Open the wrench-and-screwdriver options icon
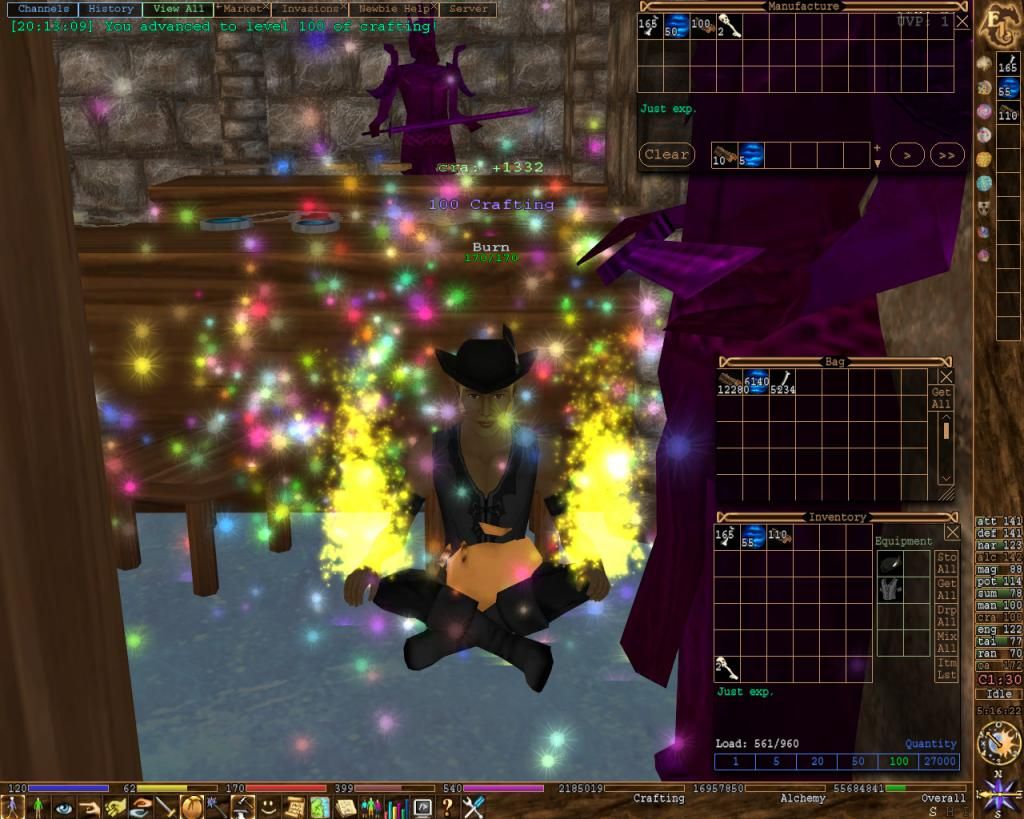 [473, 807]
